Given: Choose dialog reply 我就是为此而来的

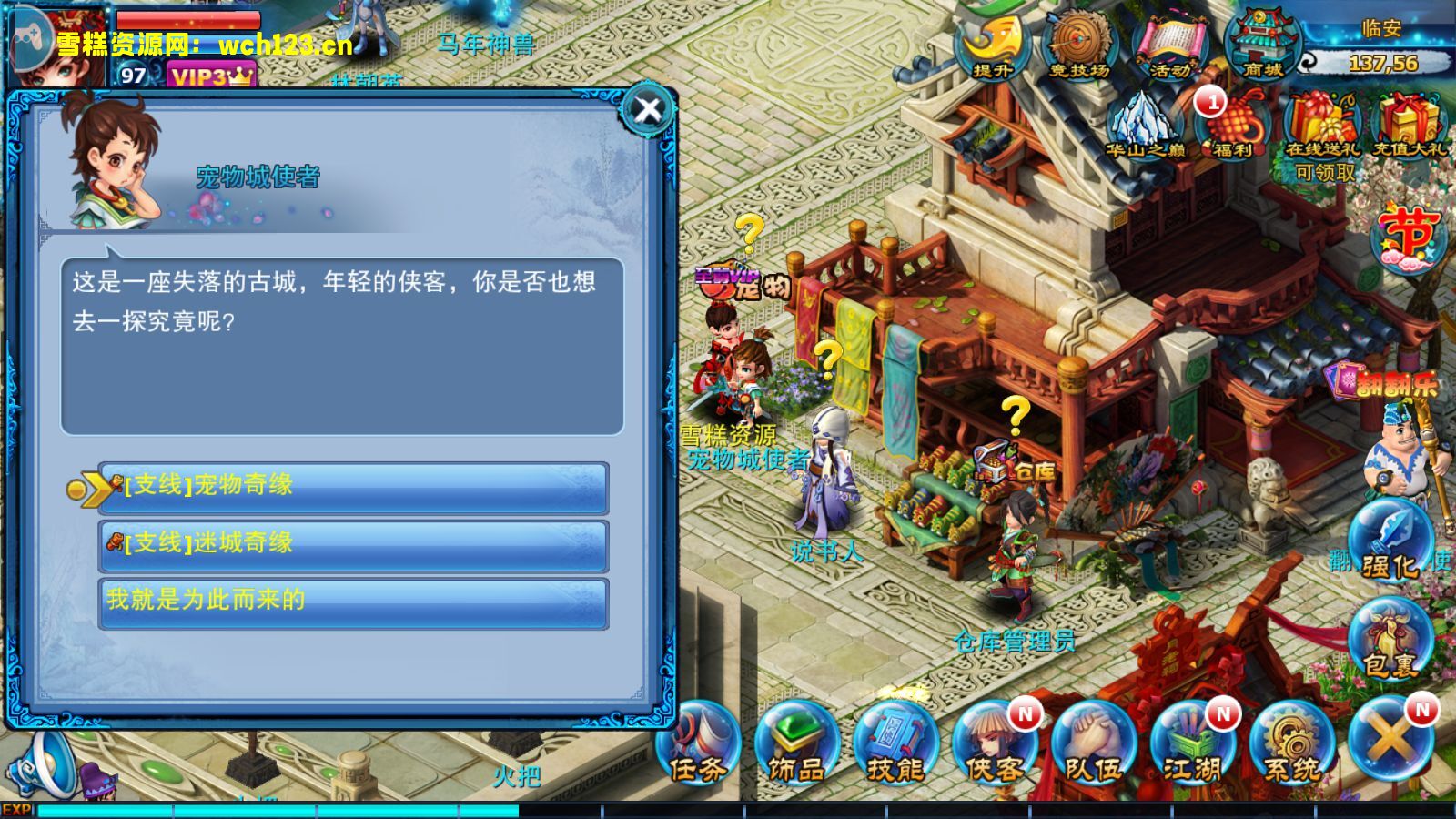Looking at the screenshot, I should coord(350,602).
